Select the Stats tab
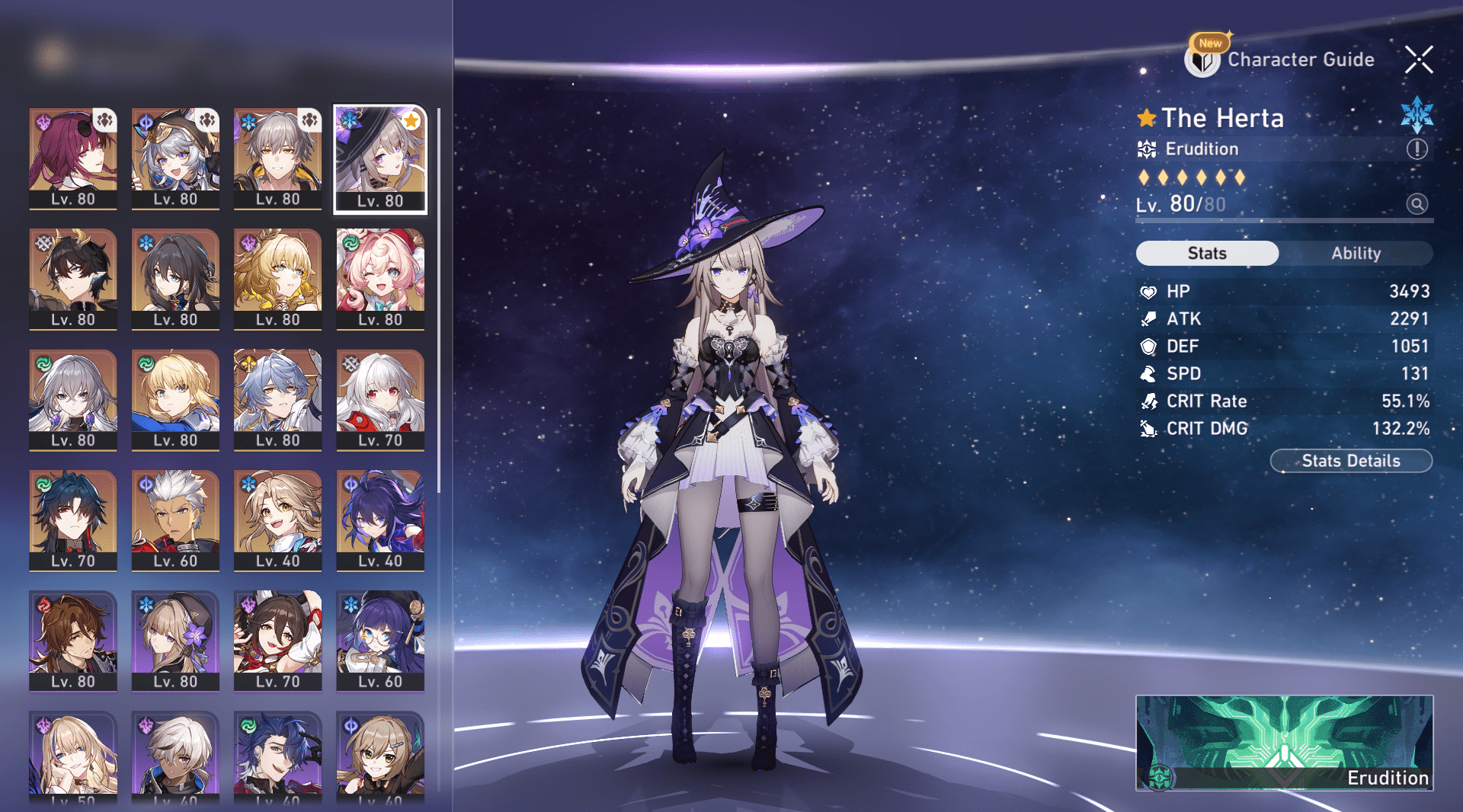 (1206, 253)
